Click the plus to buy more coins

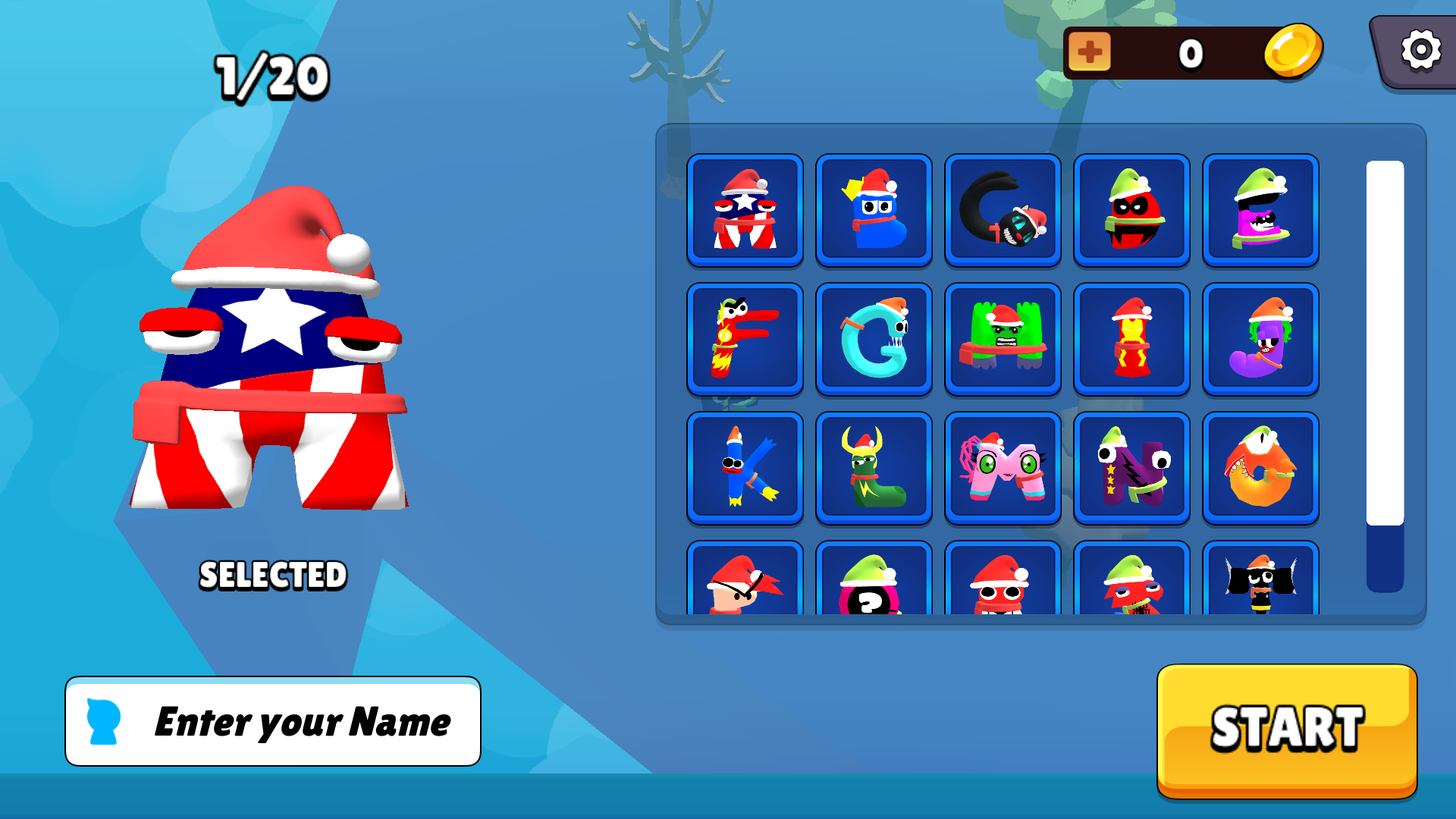click(1089, 52)
